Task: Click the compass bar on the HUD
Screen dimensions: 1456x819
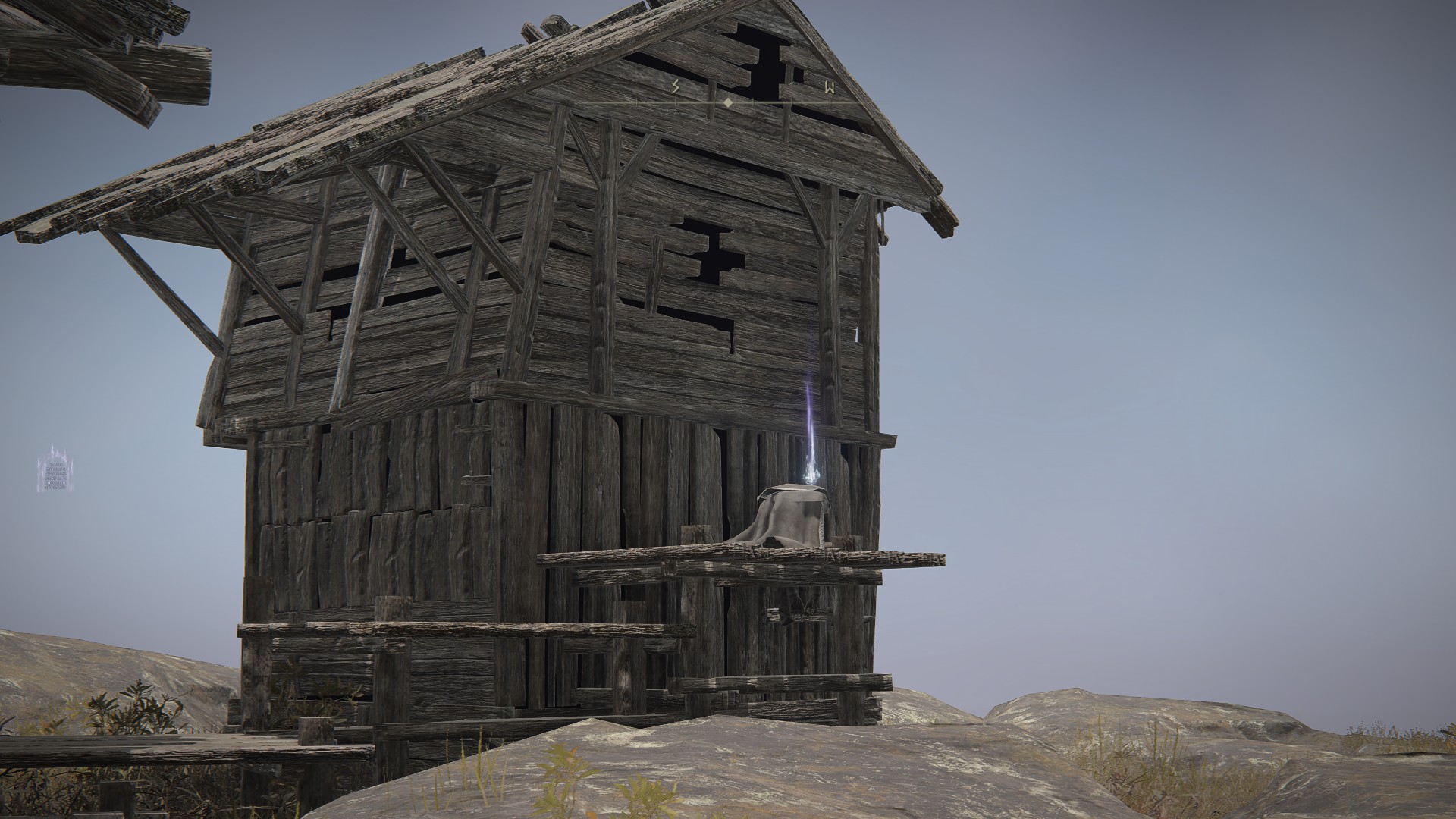Action: coord(728,100)
